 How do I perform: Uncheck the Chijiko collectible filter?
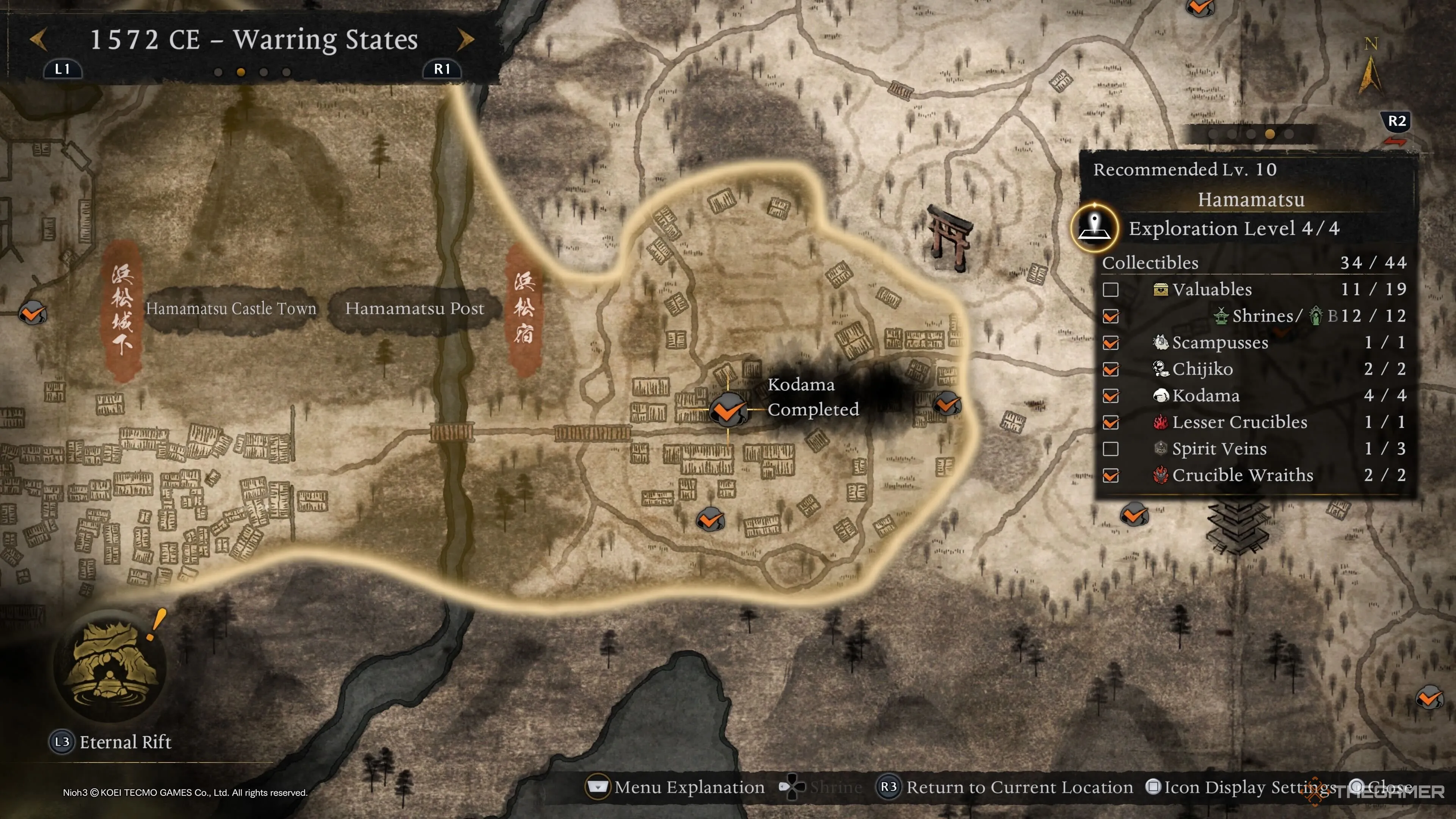(1111, 370)
